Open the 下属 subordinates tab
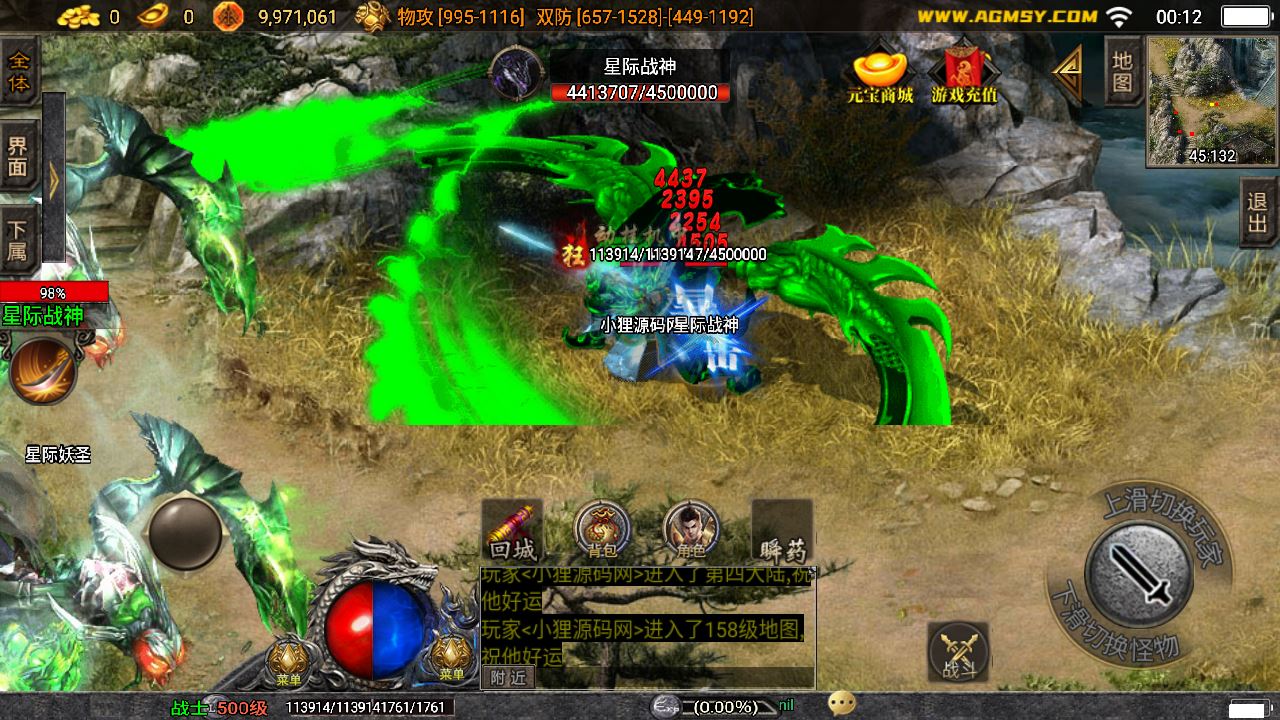The width and height of the screenshot is (1280, 720). click(x=19, y=240)
